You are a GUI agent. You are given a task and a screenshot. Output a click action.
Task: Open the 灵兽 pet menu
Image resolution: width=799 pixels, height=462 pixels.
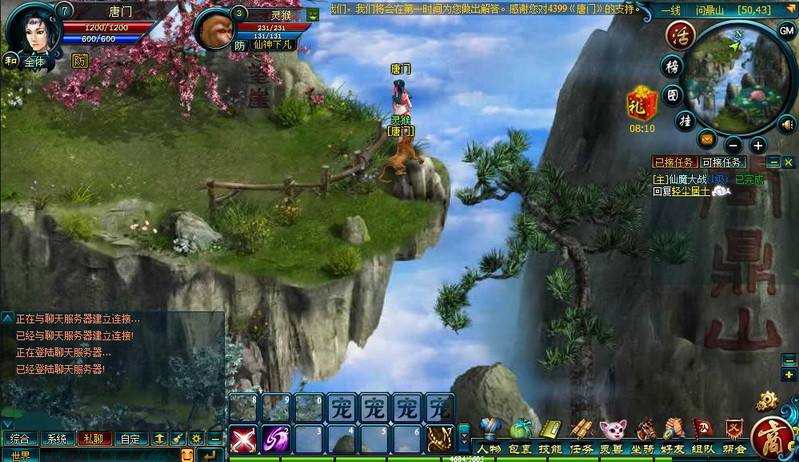point(612,435)
